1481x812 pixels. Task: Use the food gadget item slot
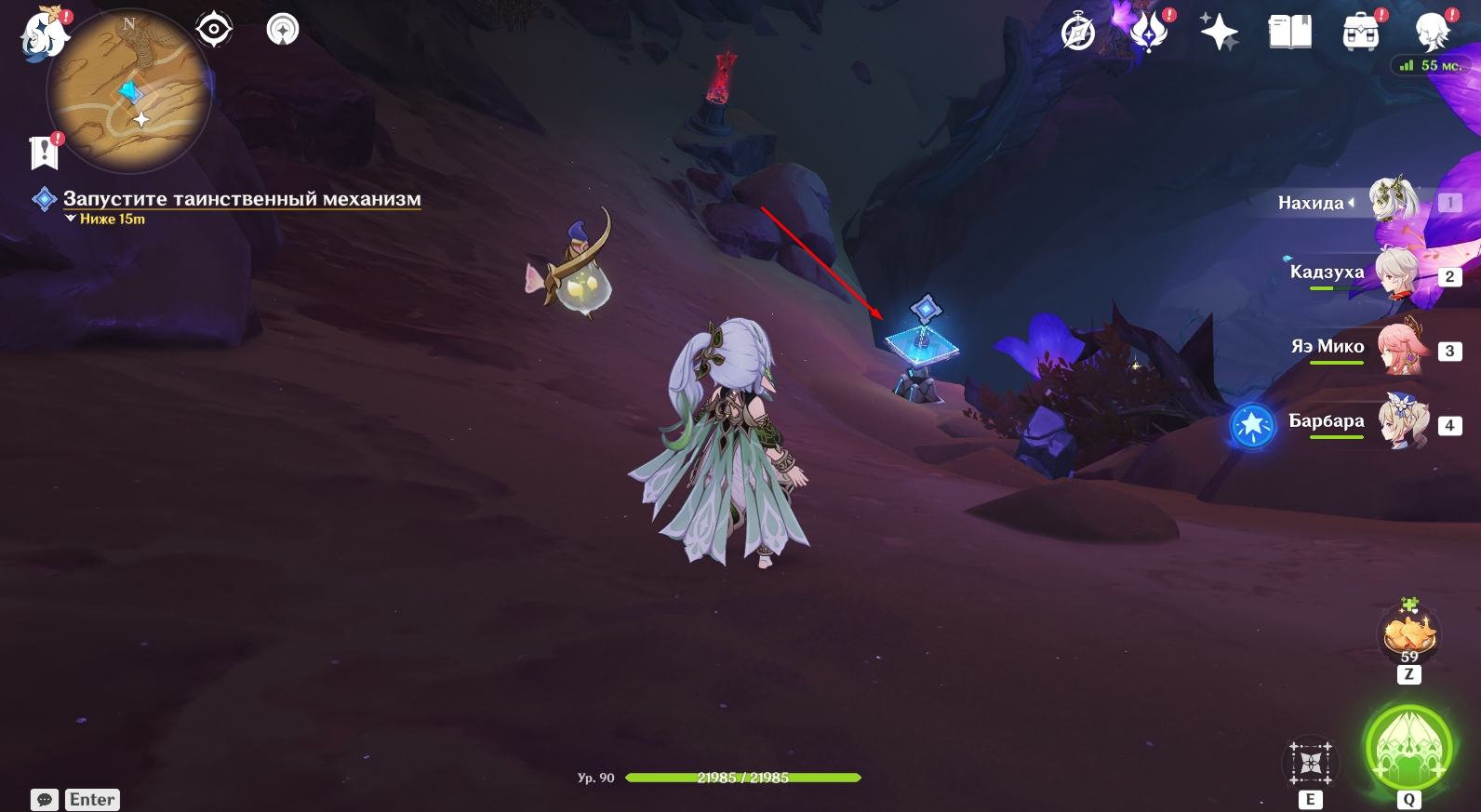[1409, 636]
